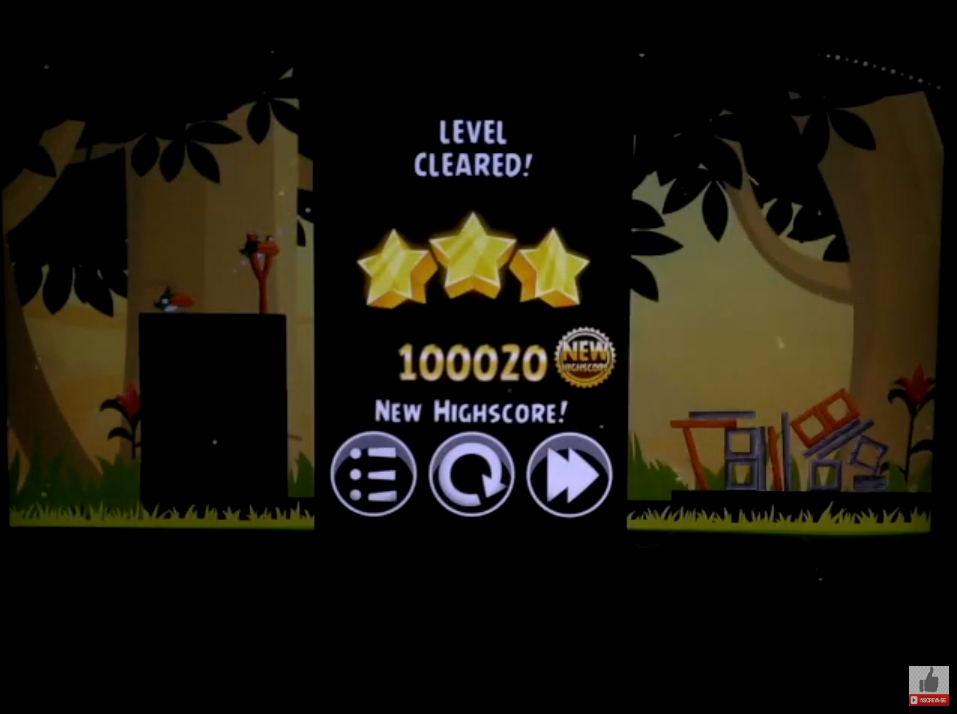Image resolution: width=957 pixels, height=714 pixels.
Task: Replay the current level
Action: (471, 475)
